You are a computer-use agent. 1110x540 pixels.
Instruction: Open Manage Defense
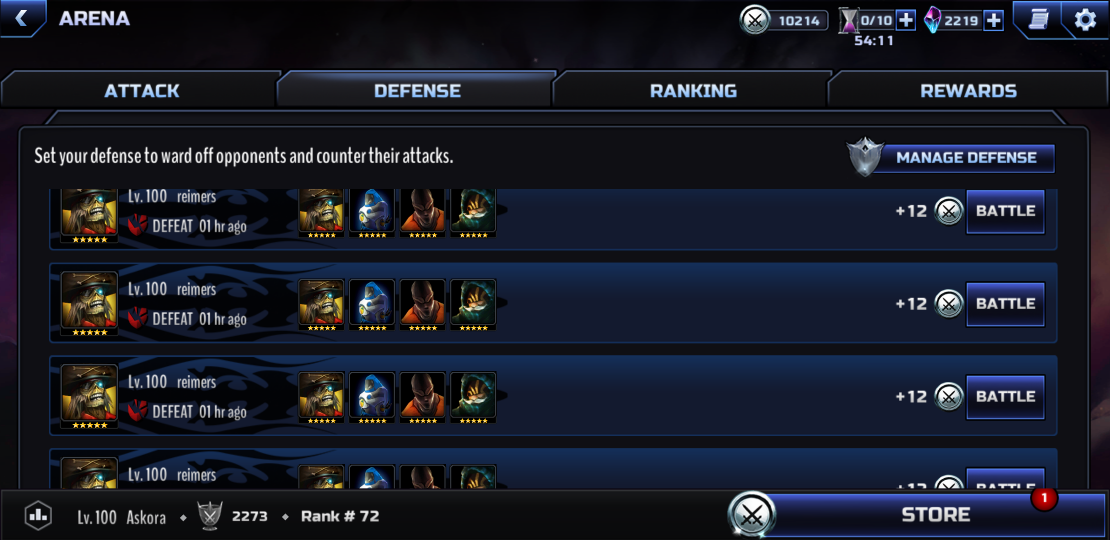(965, 158)
